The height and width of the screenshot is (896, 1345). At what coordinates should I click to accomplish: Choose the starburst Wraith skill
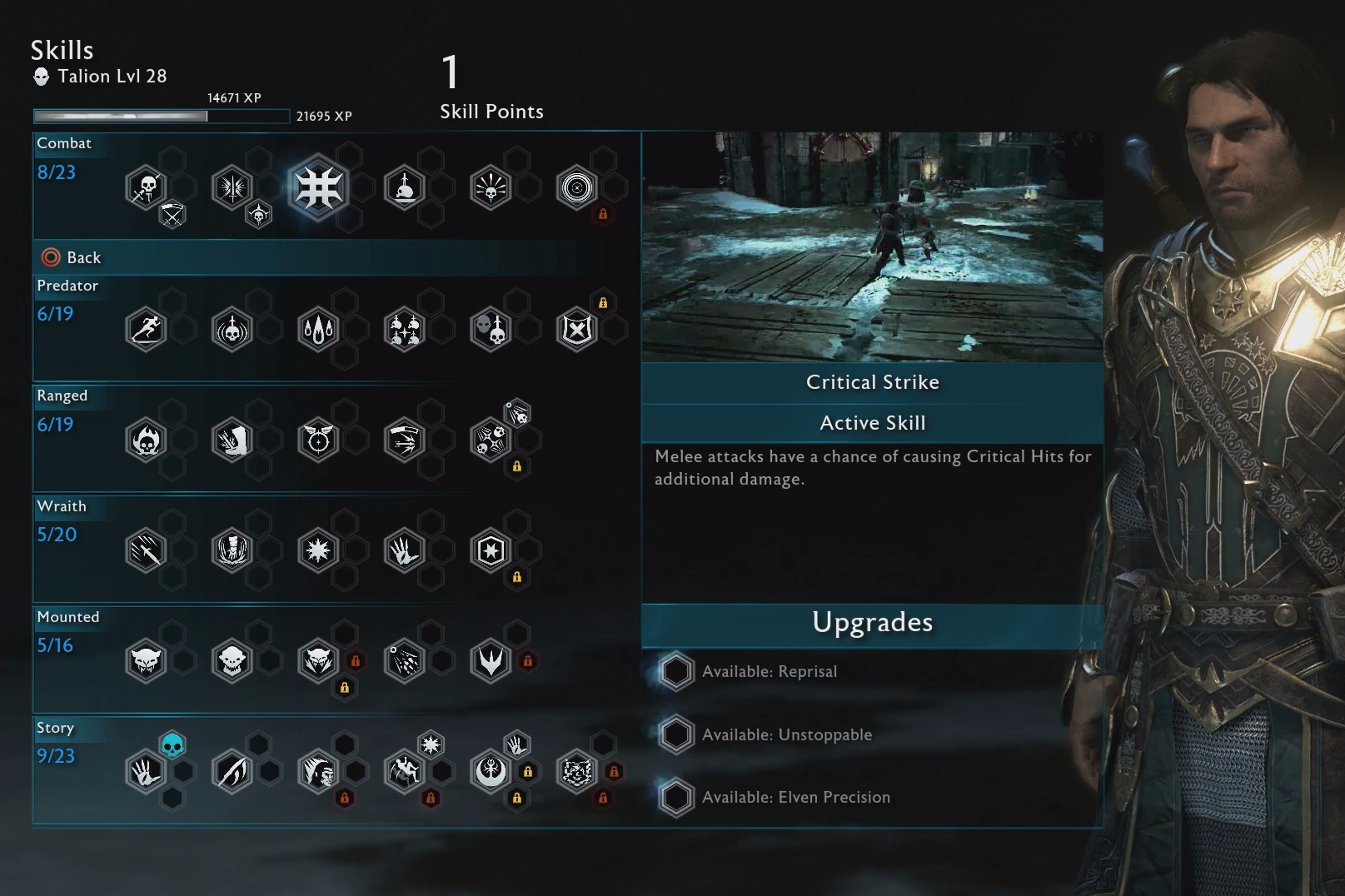[x=317, y=550]
